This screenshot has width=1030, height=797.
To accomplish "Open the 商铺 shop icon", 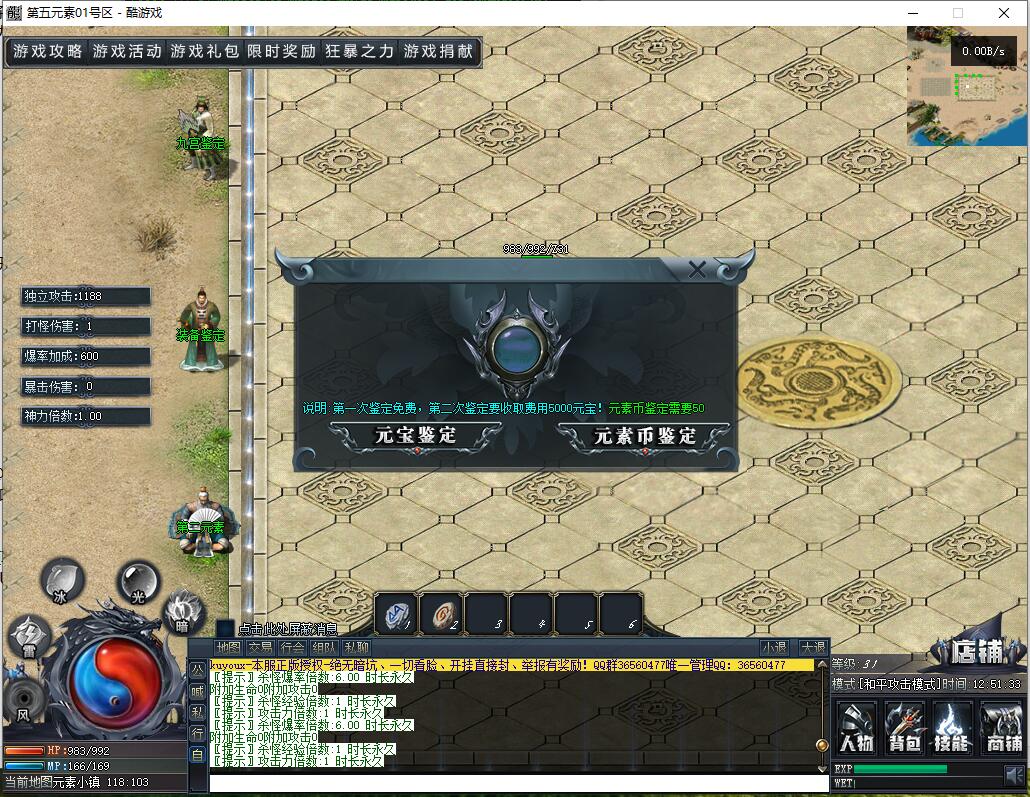I will pos(1001,727).
